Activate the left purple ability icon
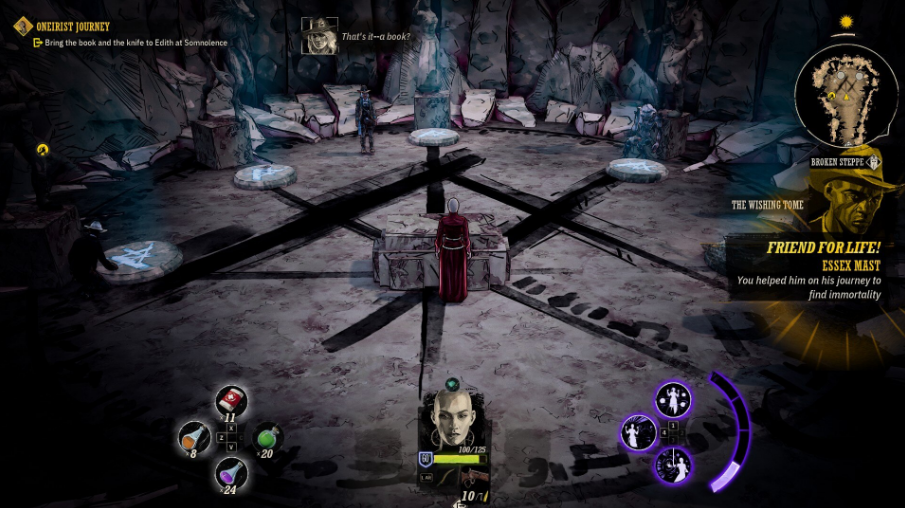The width and height of the screenshot is (905, 508). click(638, 432)
